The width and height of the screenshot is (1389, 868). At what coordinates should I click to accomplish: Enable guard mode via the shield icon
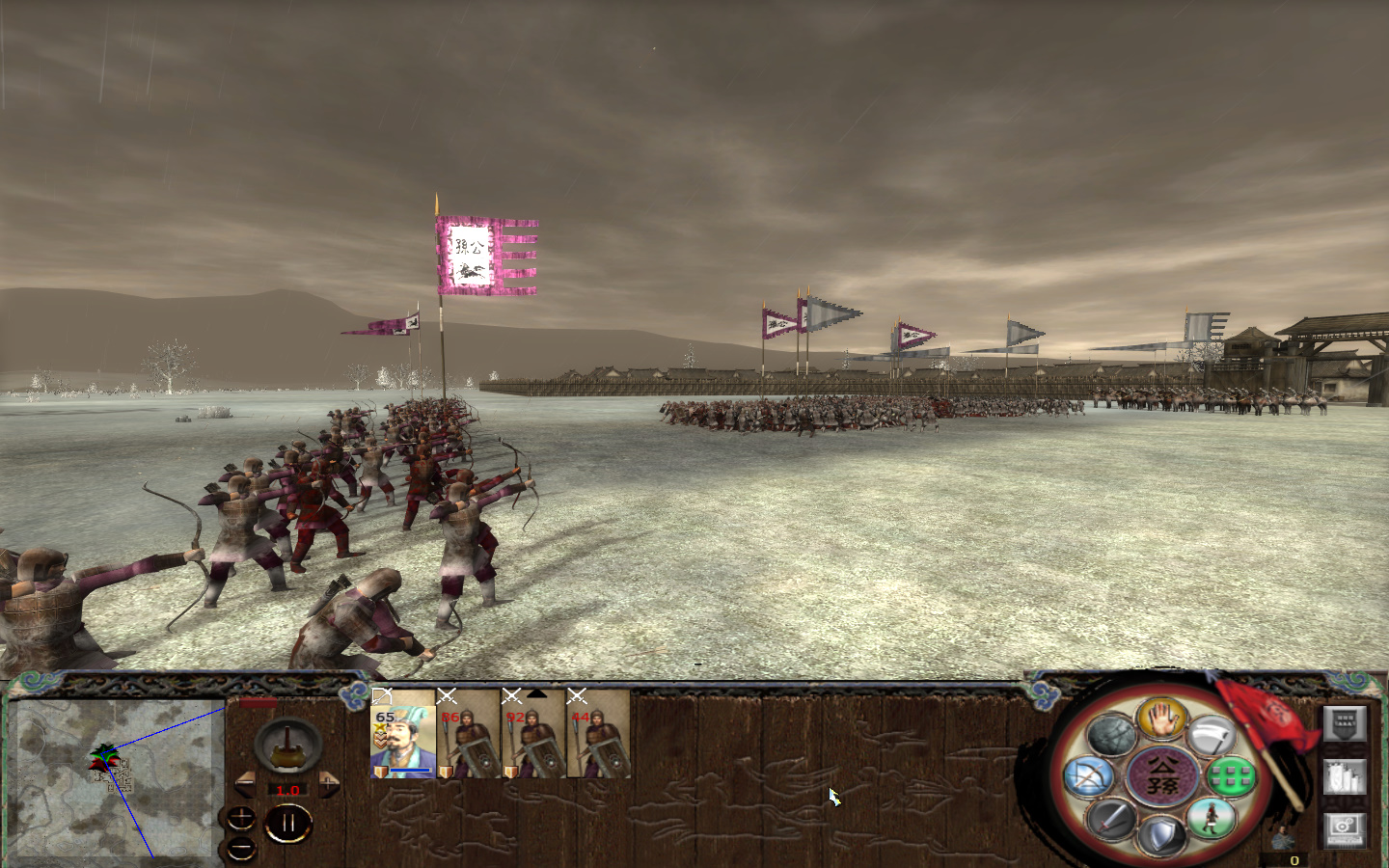[1161, 833]
